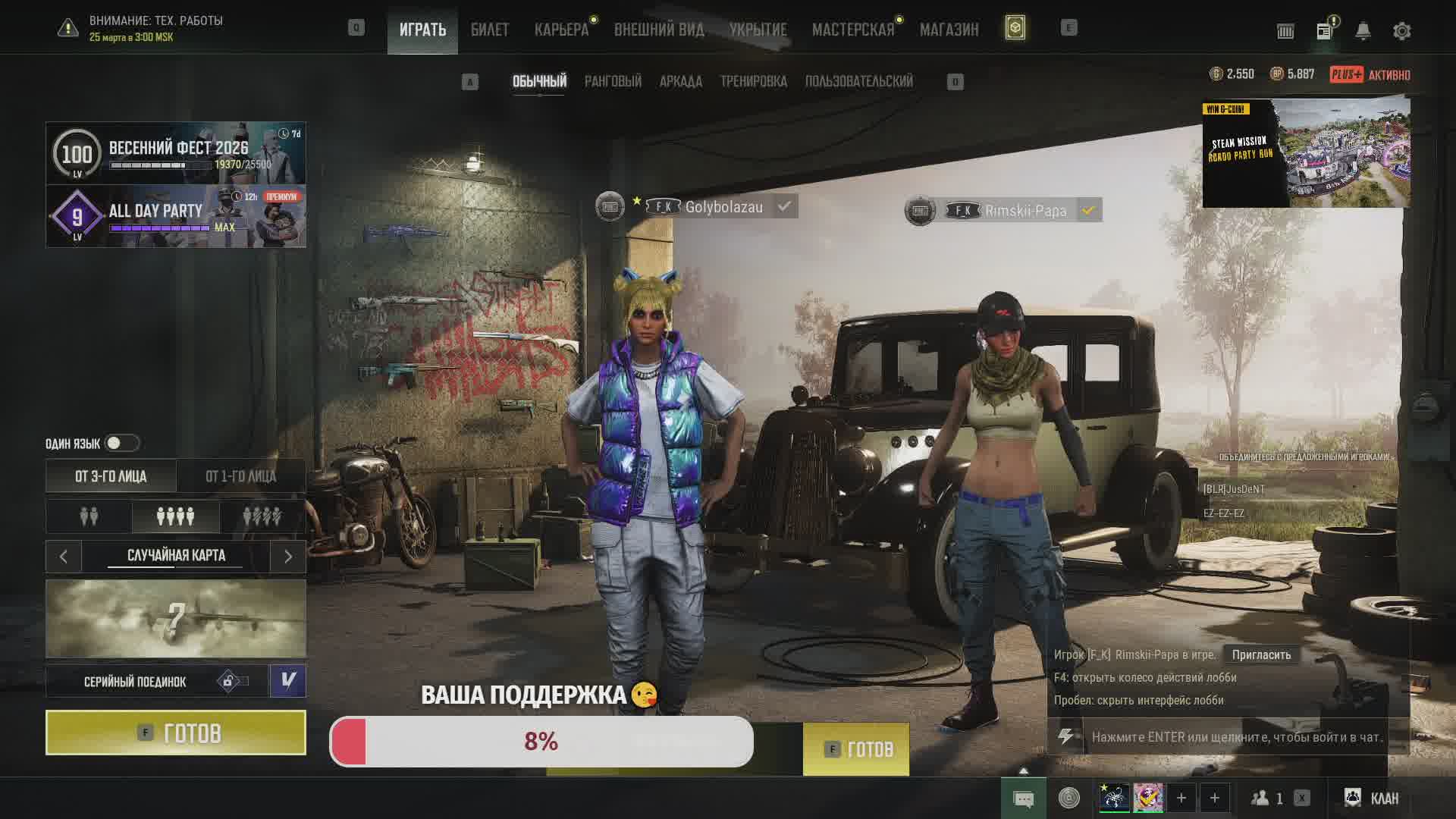Open the settings gear icon
This screenshot has width=1456, height=819.
[1401, 31]
